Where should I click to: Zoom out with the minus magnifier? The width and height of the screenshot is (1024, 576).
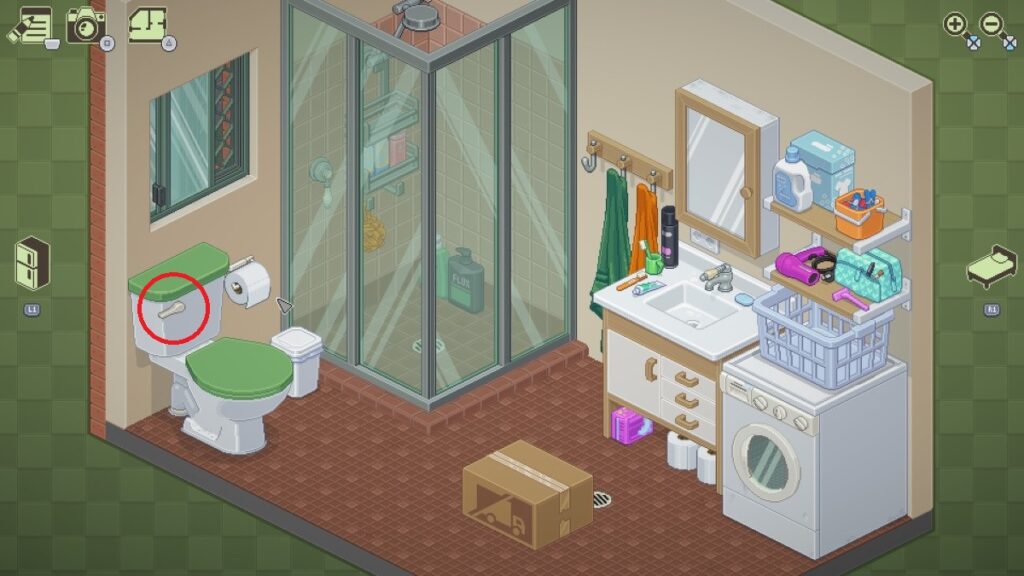pyautogui.click(x=994, y=25)
